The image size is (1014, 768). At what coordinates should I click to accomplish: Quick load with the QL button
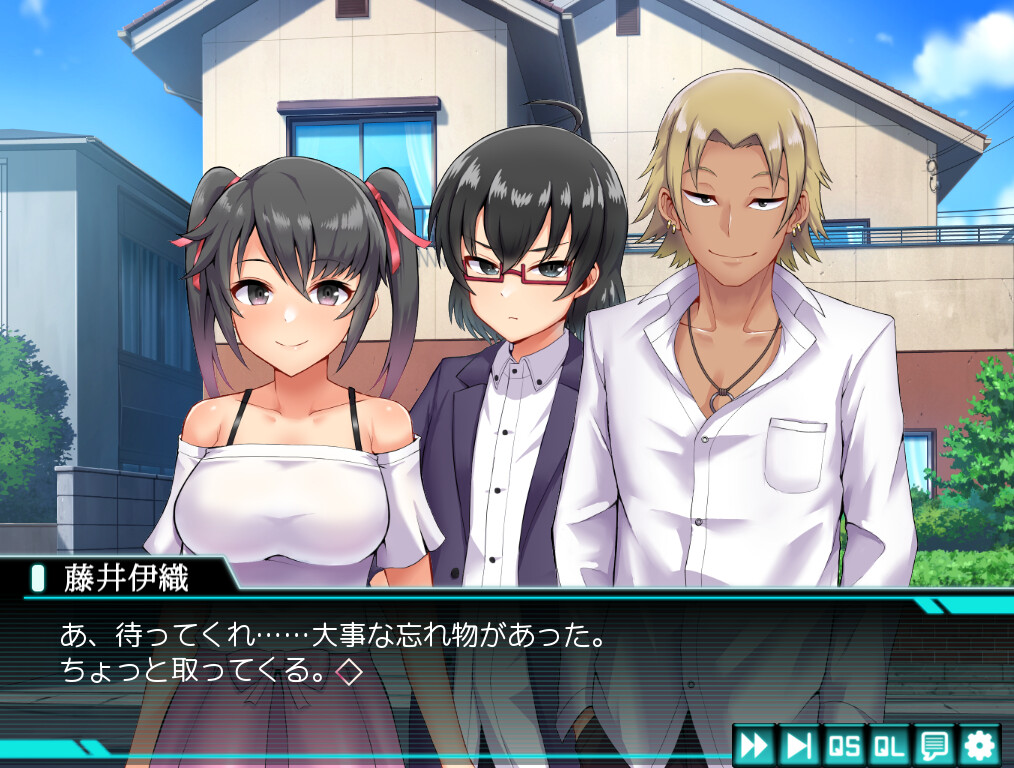click(889, 745)
